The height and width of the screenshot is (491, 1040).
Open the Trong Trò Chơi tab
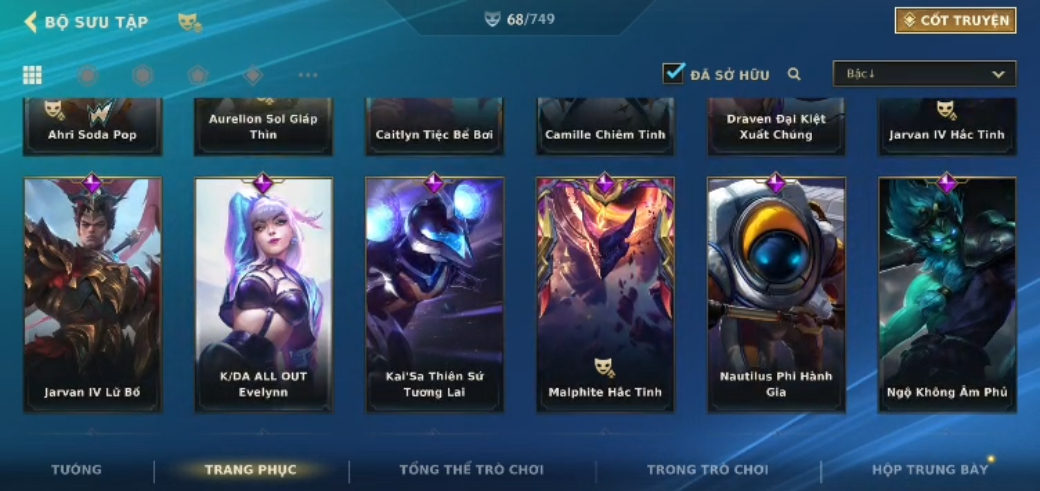click(x=707, y=469)
